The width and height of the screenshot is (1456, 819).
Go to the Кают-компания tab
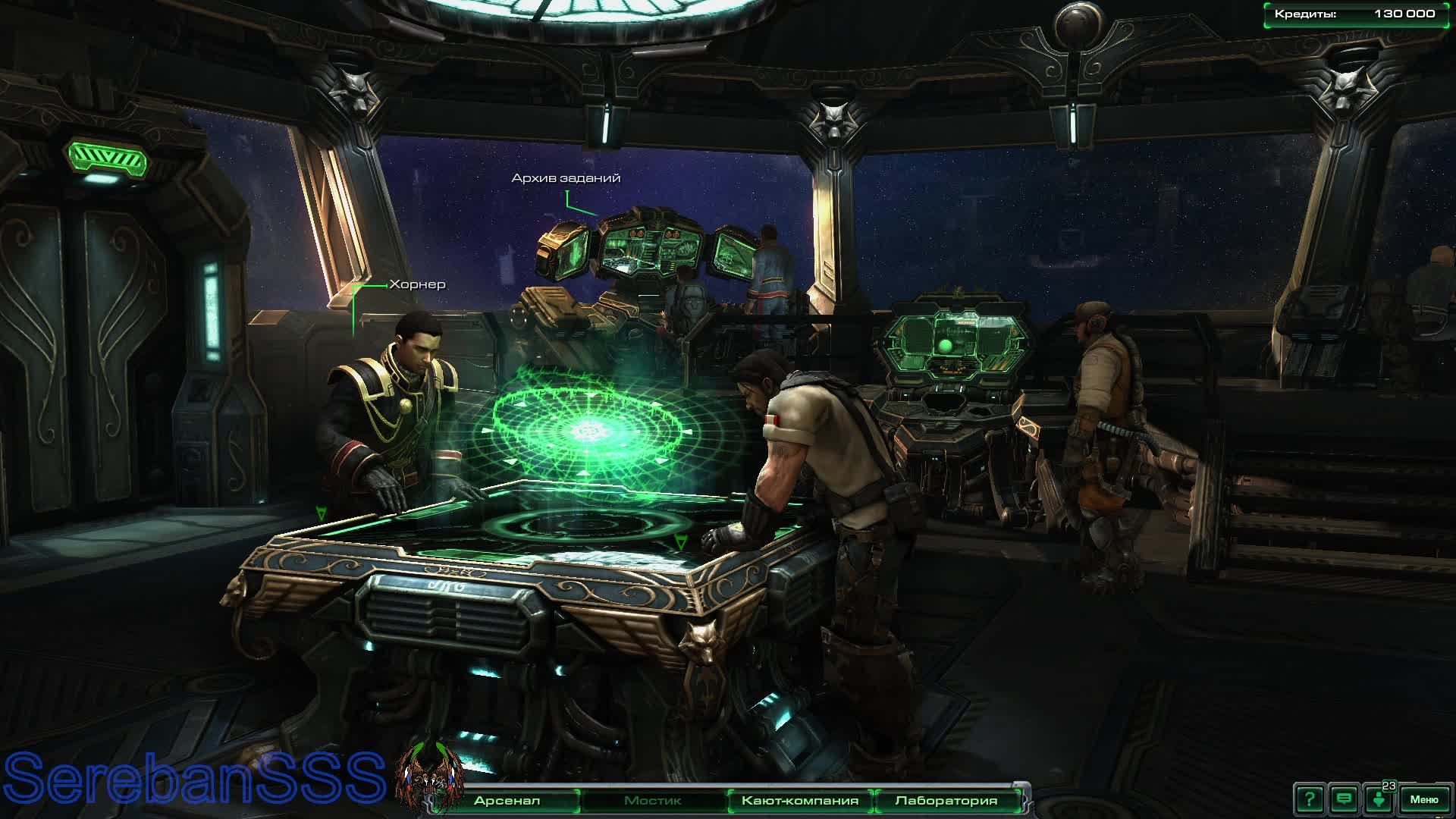pos(799,800)
